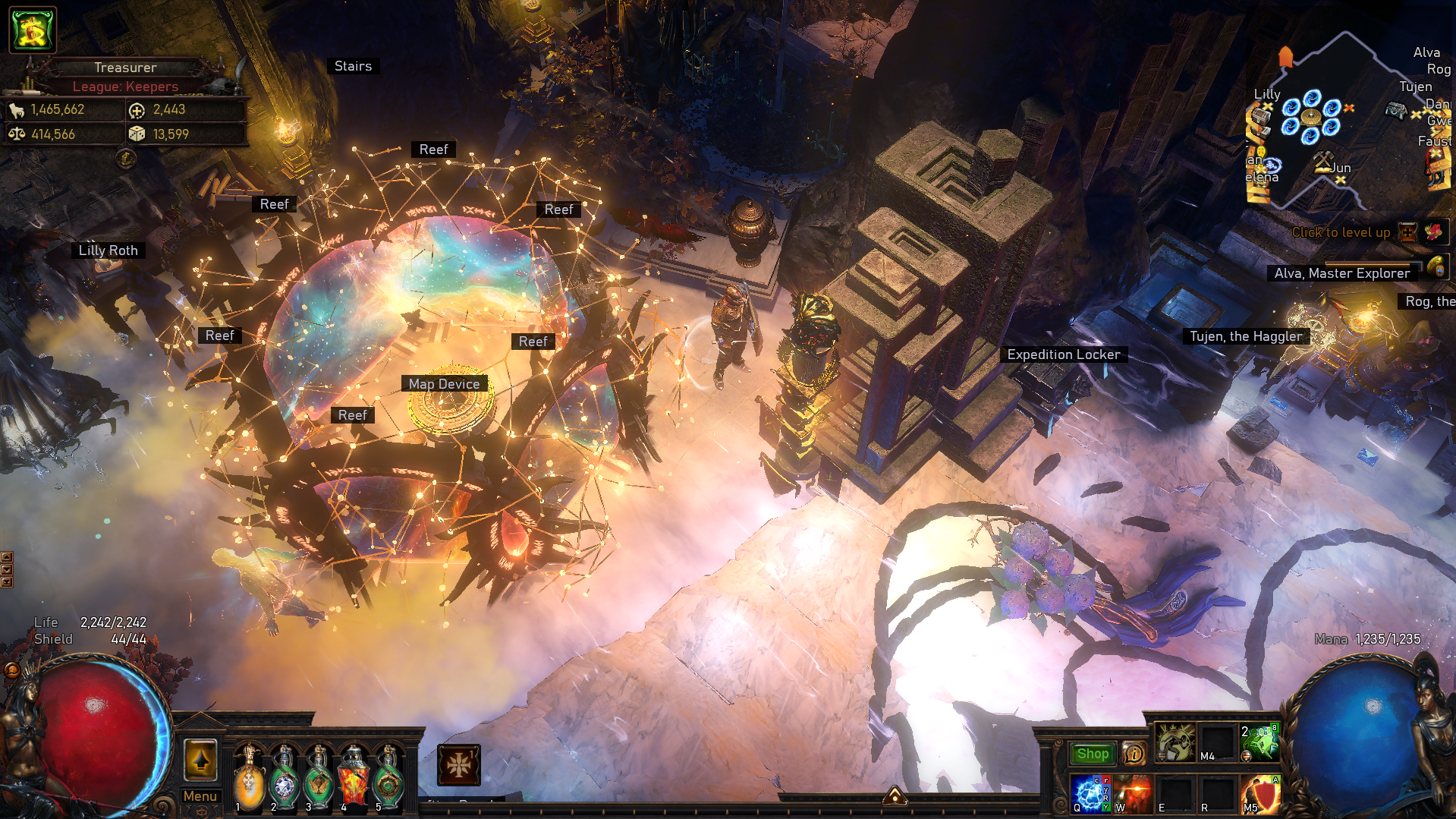This screenshot has width=1456, height=819.
Task: Click the level up gem plus button
Action: (1408, 232)
